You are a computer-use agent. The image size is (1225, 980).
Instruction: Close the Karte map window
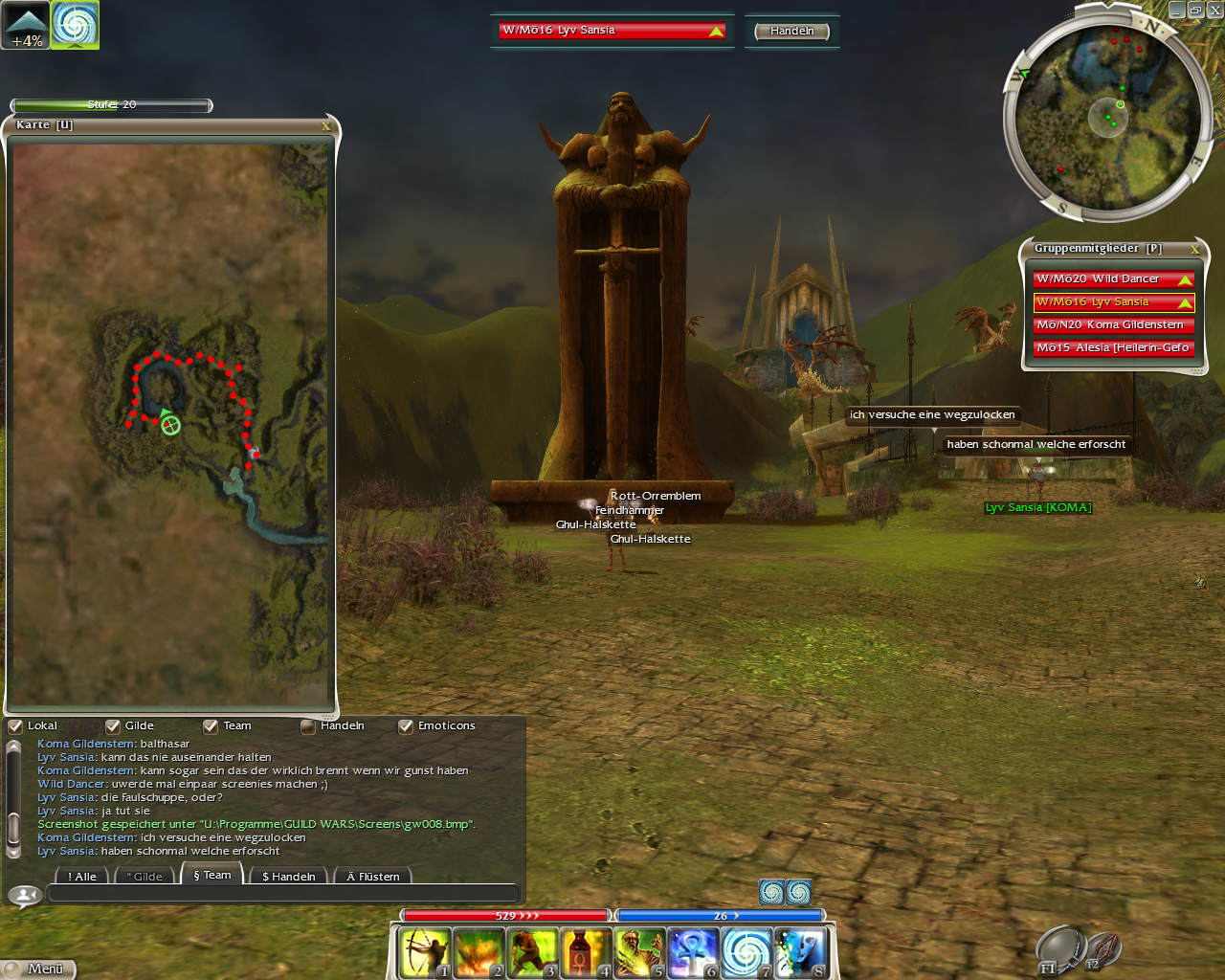click(x=325, y=125)
